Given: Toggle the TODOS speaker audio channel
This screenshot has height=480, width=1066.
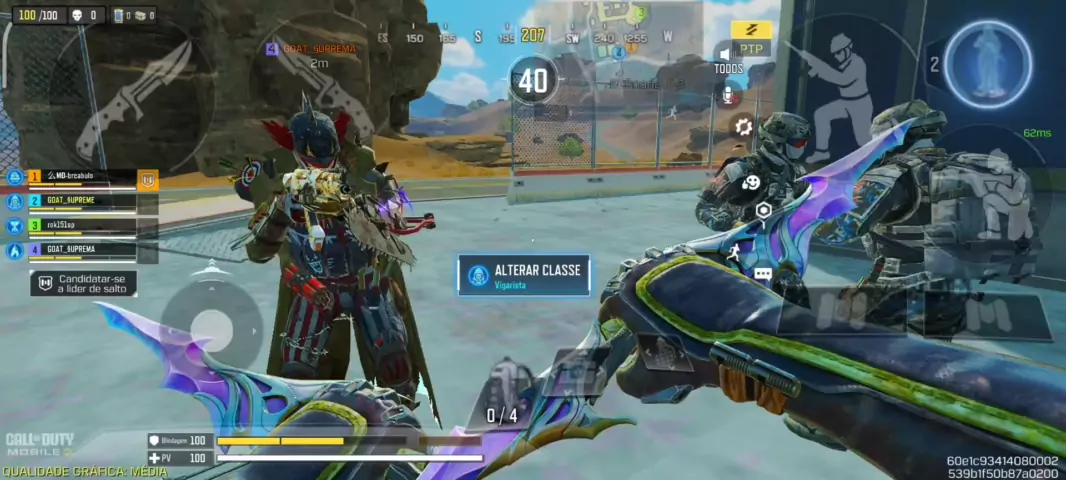Looking at the screenshot, I should pos(727,57).
